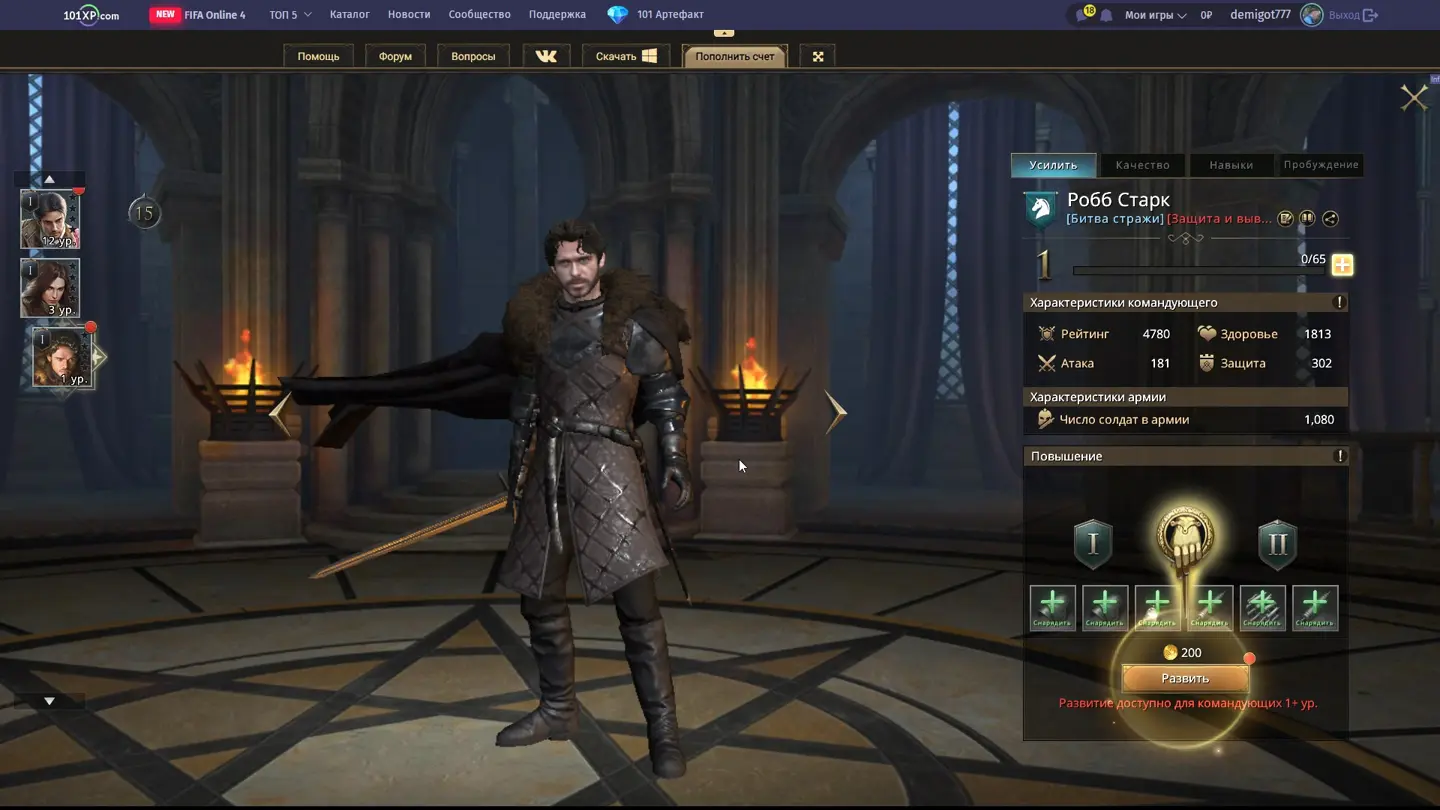Close the commander screen with the X
The width and height of the screenshot is (1440, 810).
point(1414,97)
